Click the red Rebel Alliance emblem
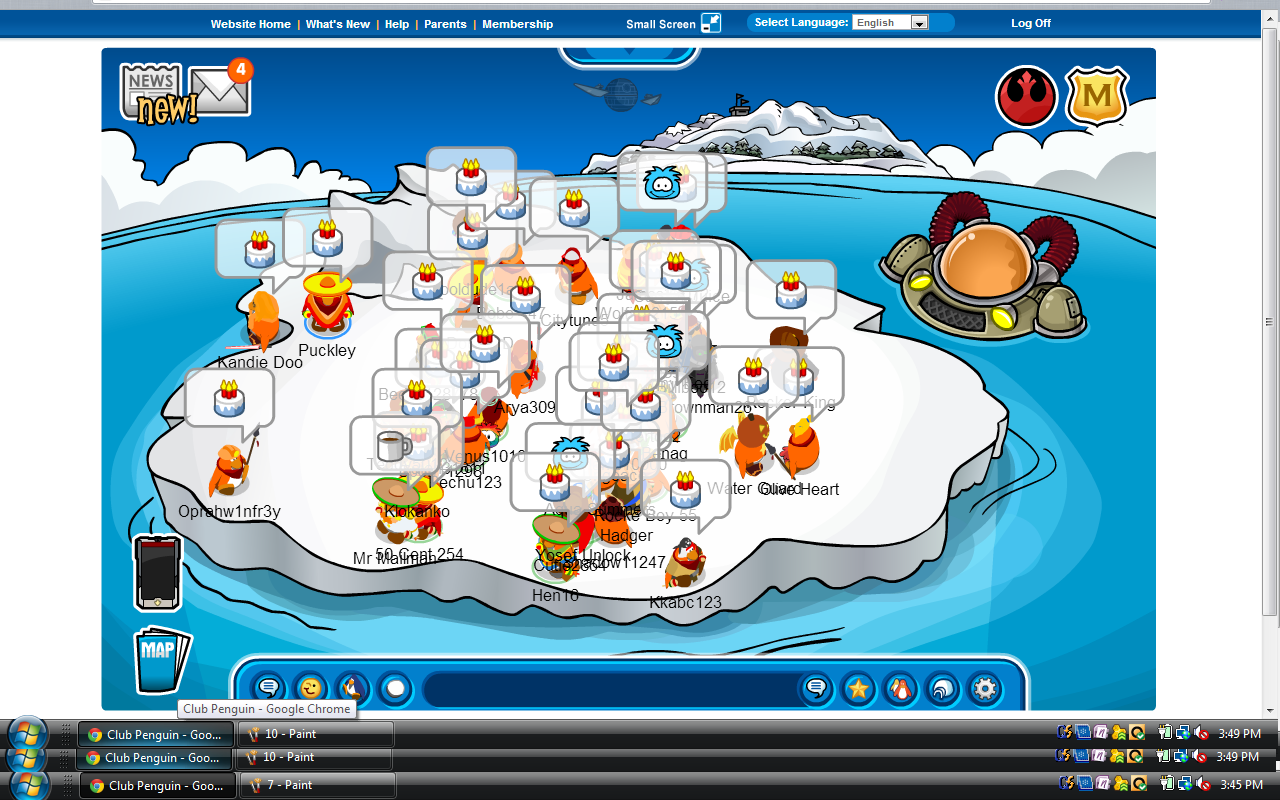 click(1026, 97)
